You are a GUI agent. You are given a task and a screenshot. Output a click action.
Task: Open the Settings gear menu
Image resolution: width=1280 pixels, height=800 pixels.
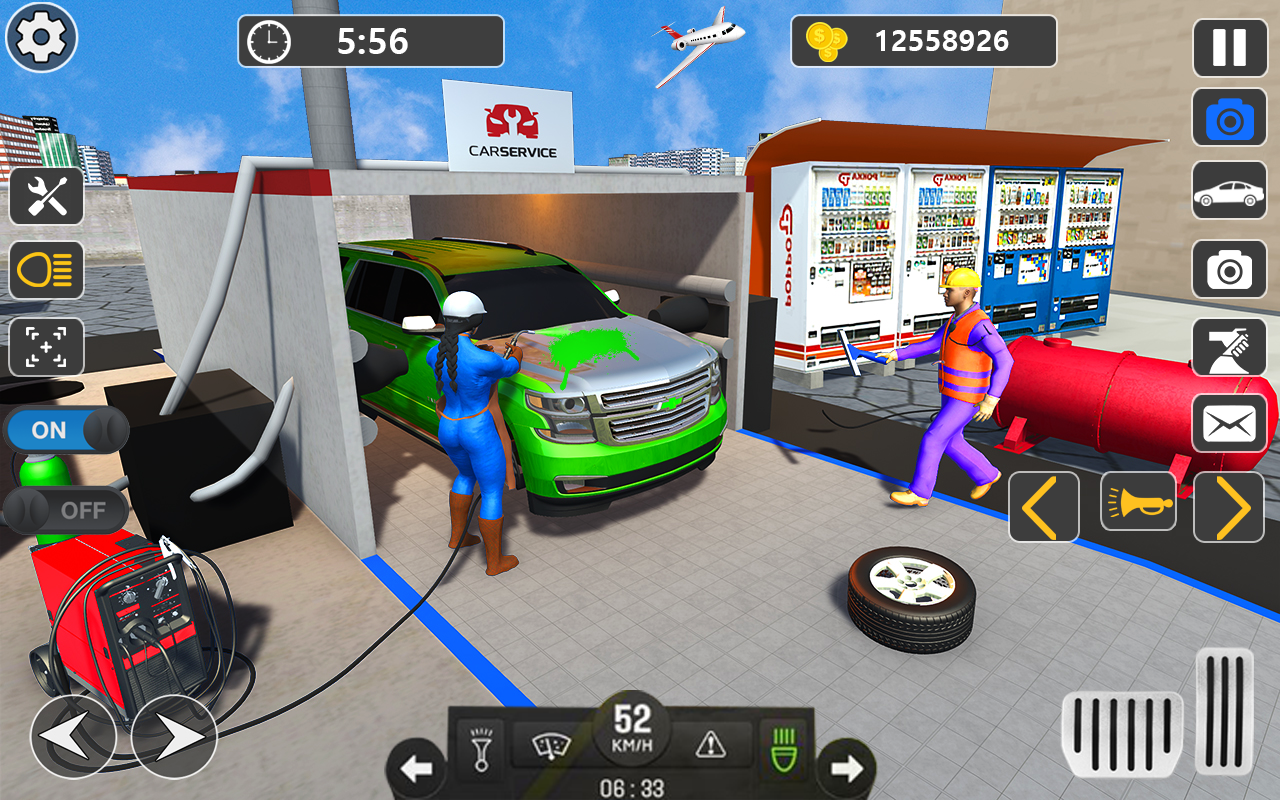point(40,37)
